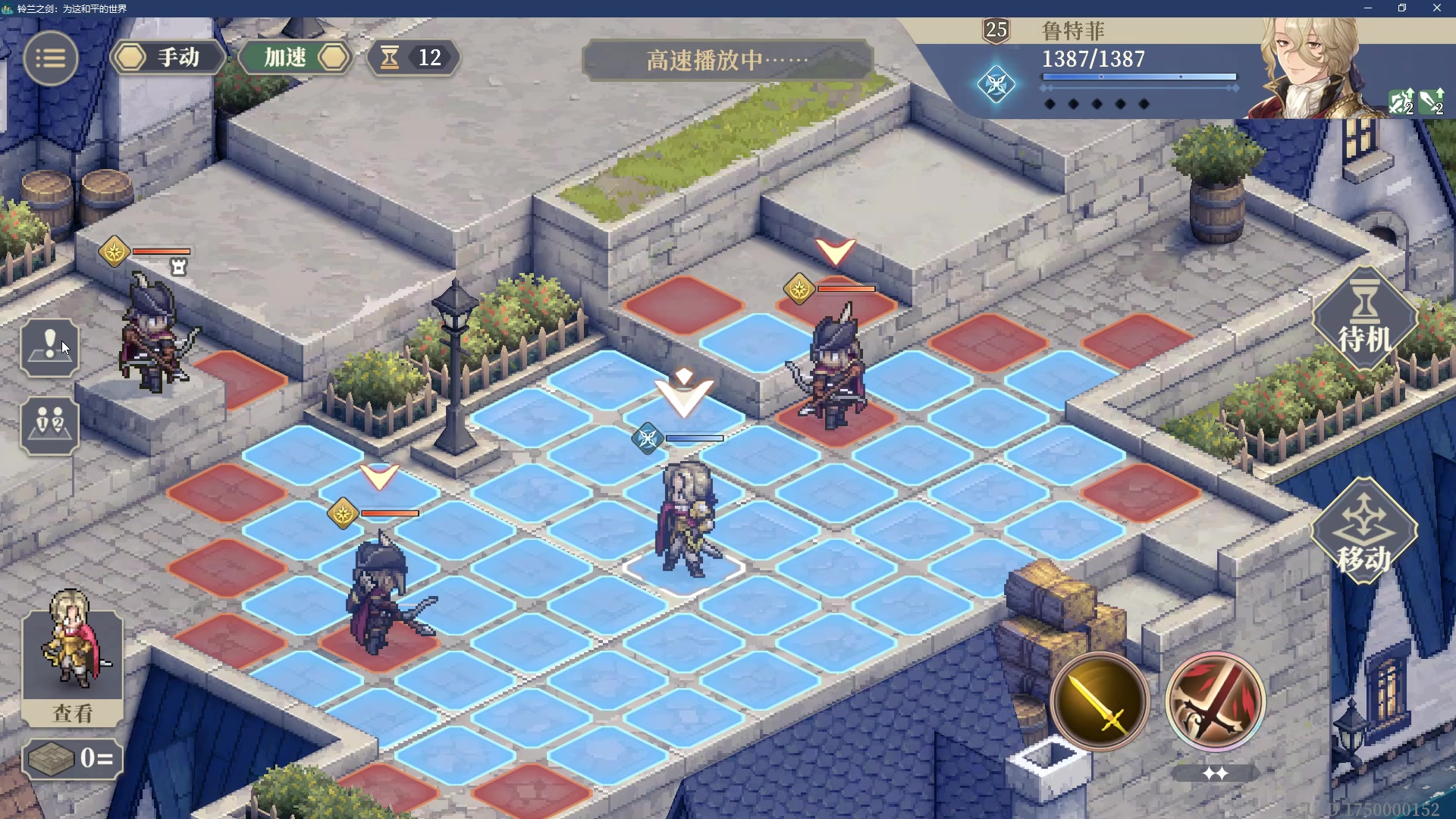Click the hourglass turn counter showing 12
Viewport: 1456px width, 819px height.
[410, 58]
